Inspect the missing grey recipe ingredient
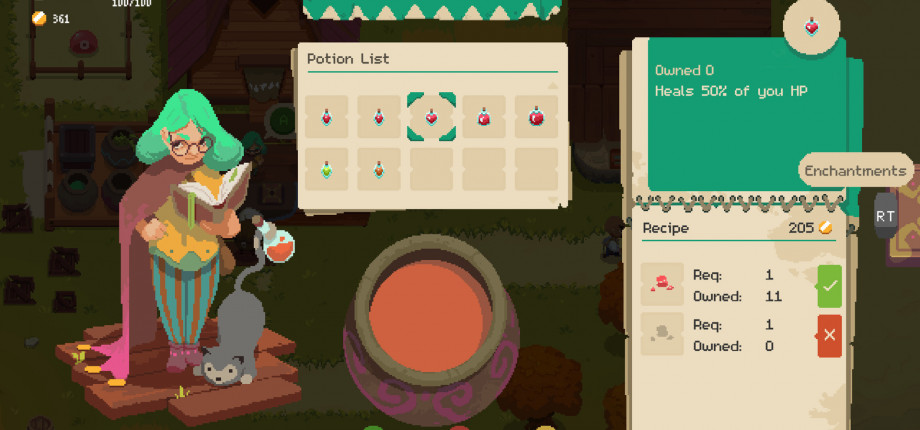 coord(662,335)
